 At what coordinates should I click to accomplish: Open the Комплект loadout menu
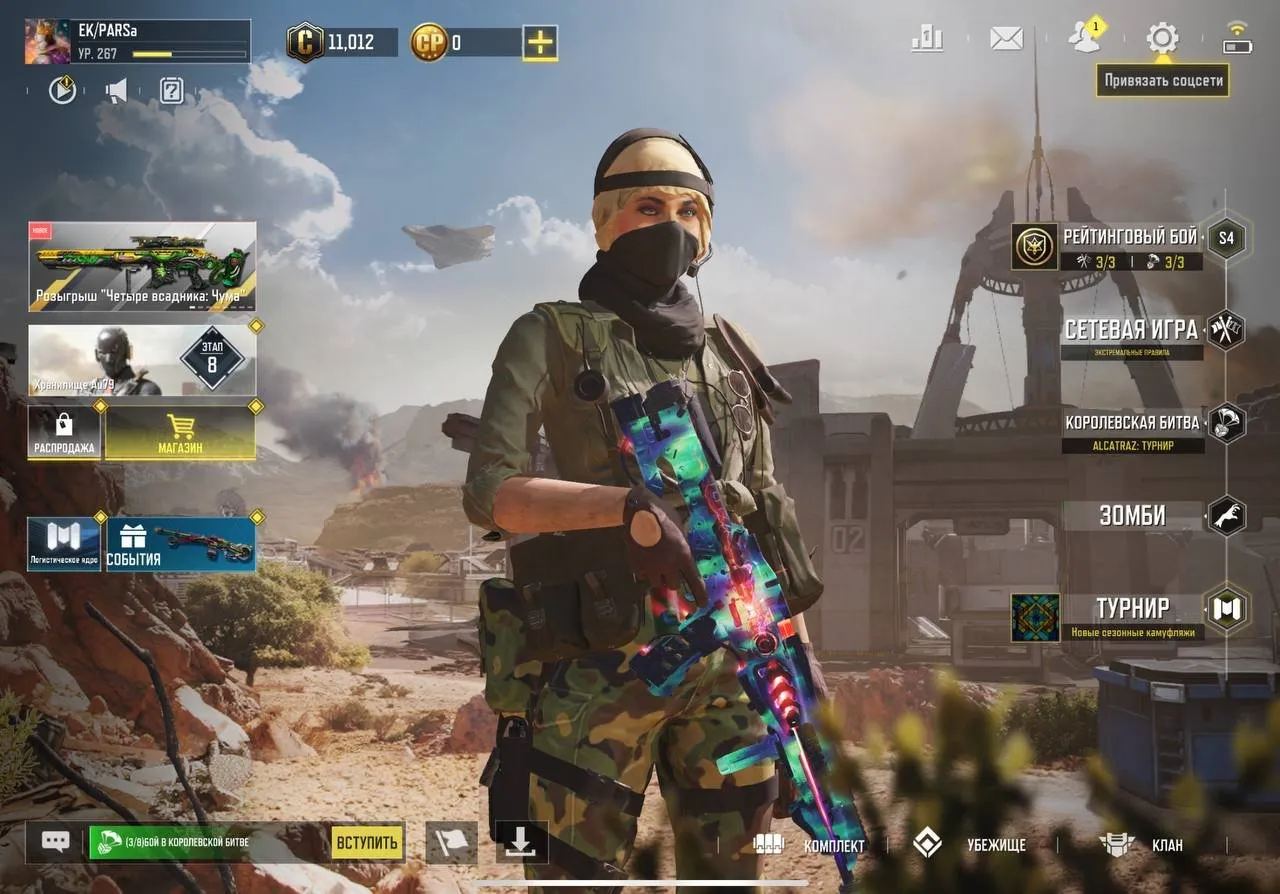point(808,845)
